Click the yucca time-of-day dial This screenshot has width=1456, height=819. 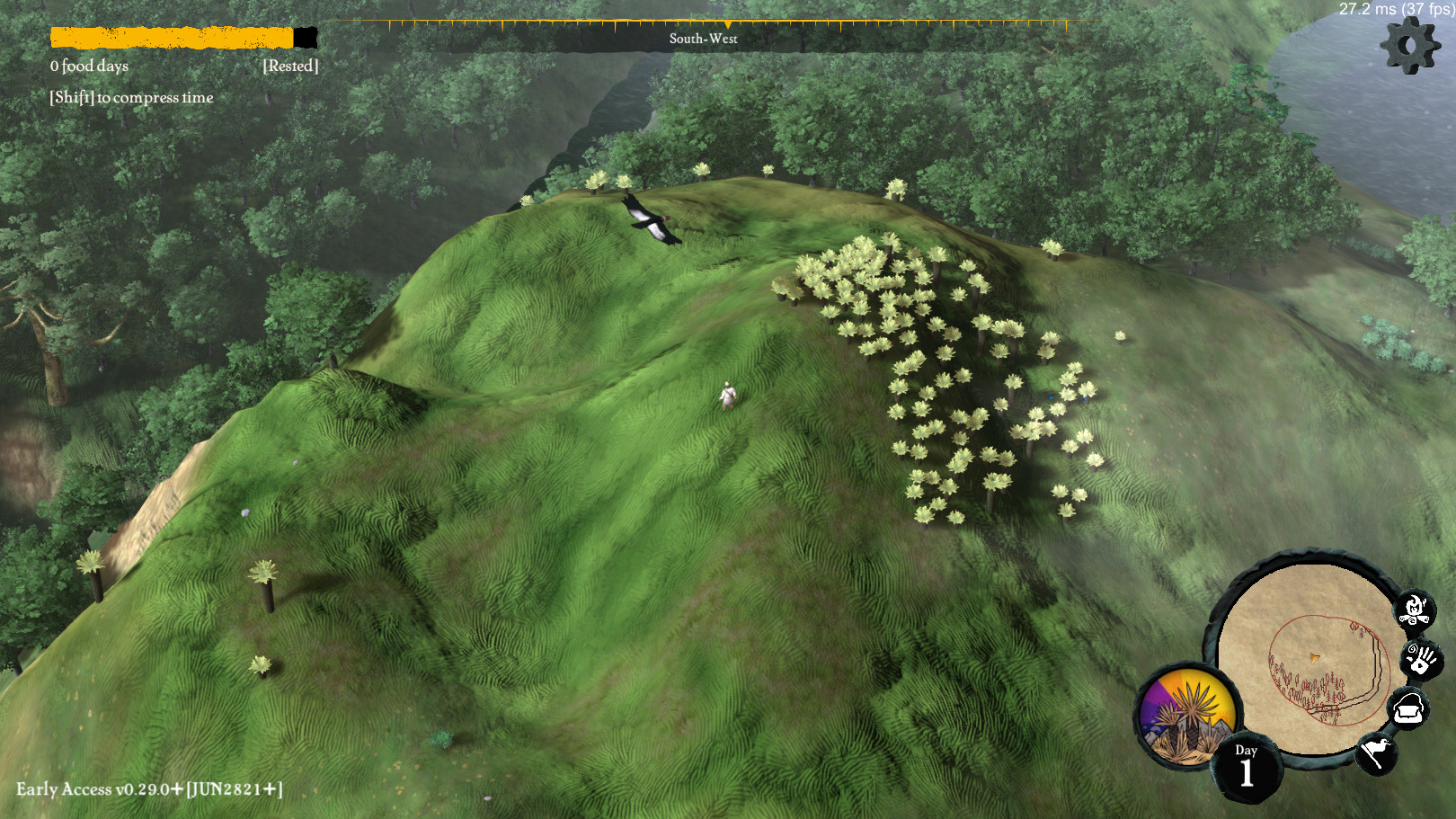(x=1187, y=716)
